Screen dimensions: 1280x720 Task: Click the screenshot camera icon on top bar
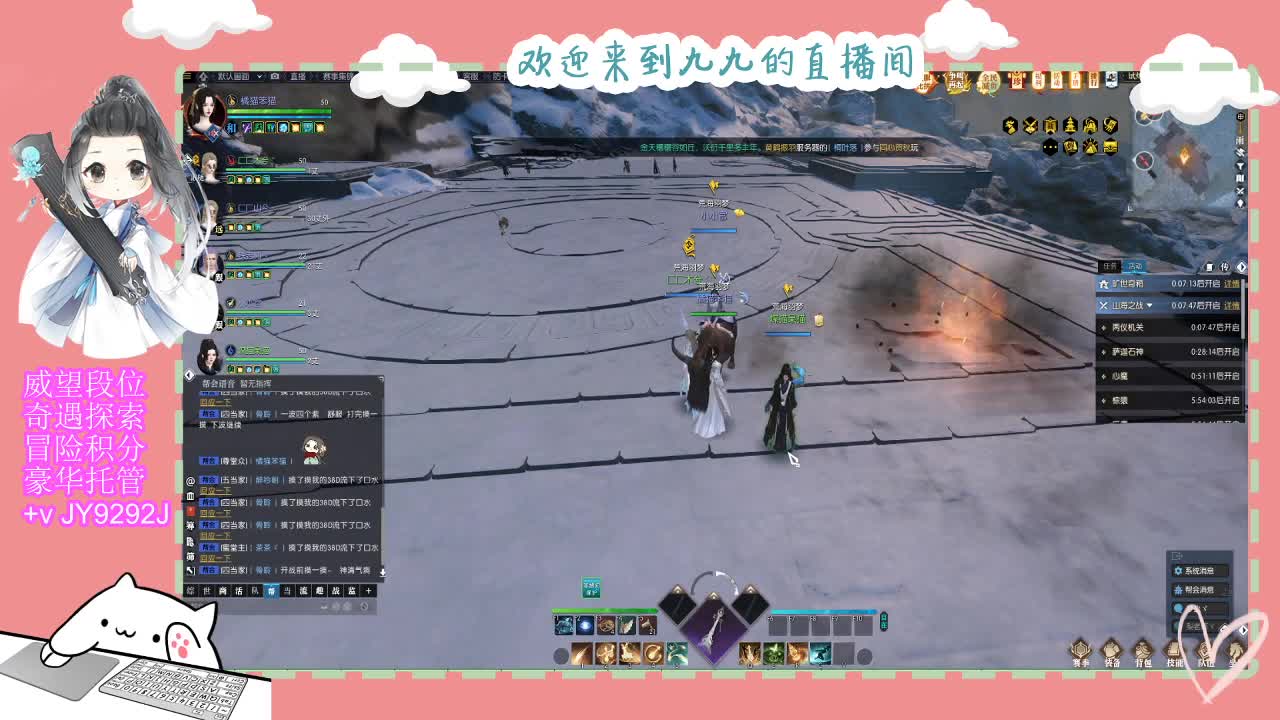pyautogui.click(x=275, y=77)
